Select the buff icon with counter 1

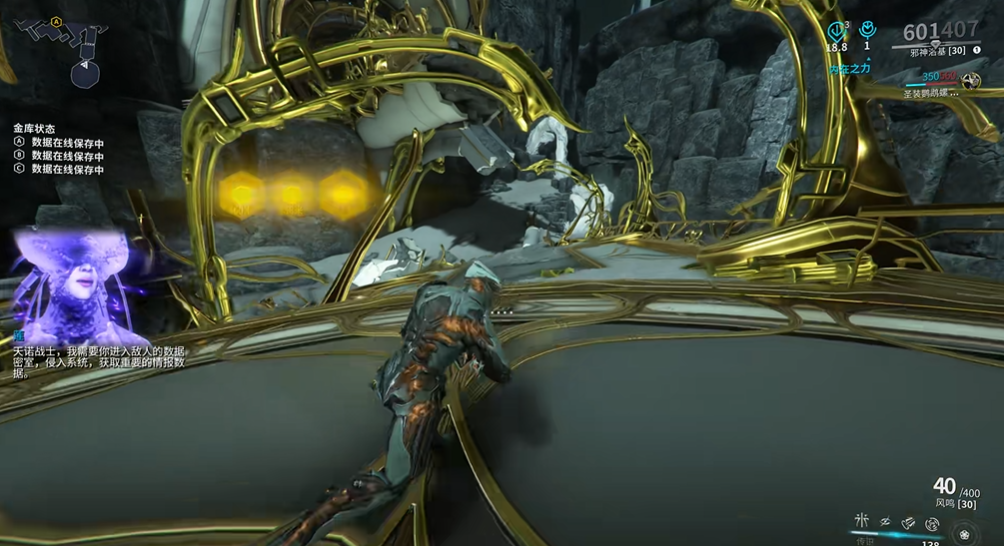click(x=867, y=30)
